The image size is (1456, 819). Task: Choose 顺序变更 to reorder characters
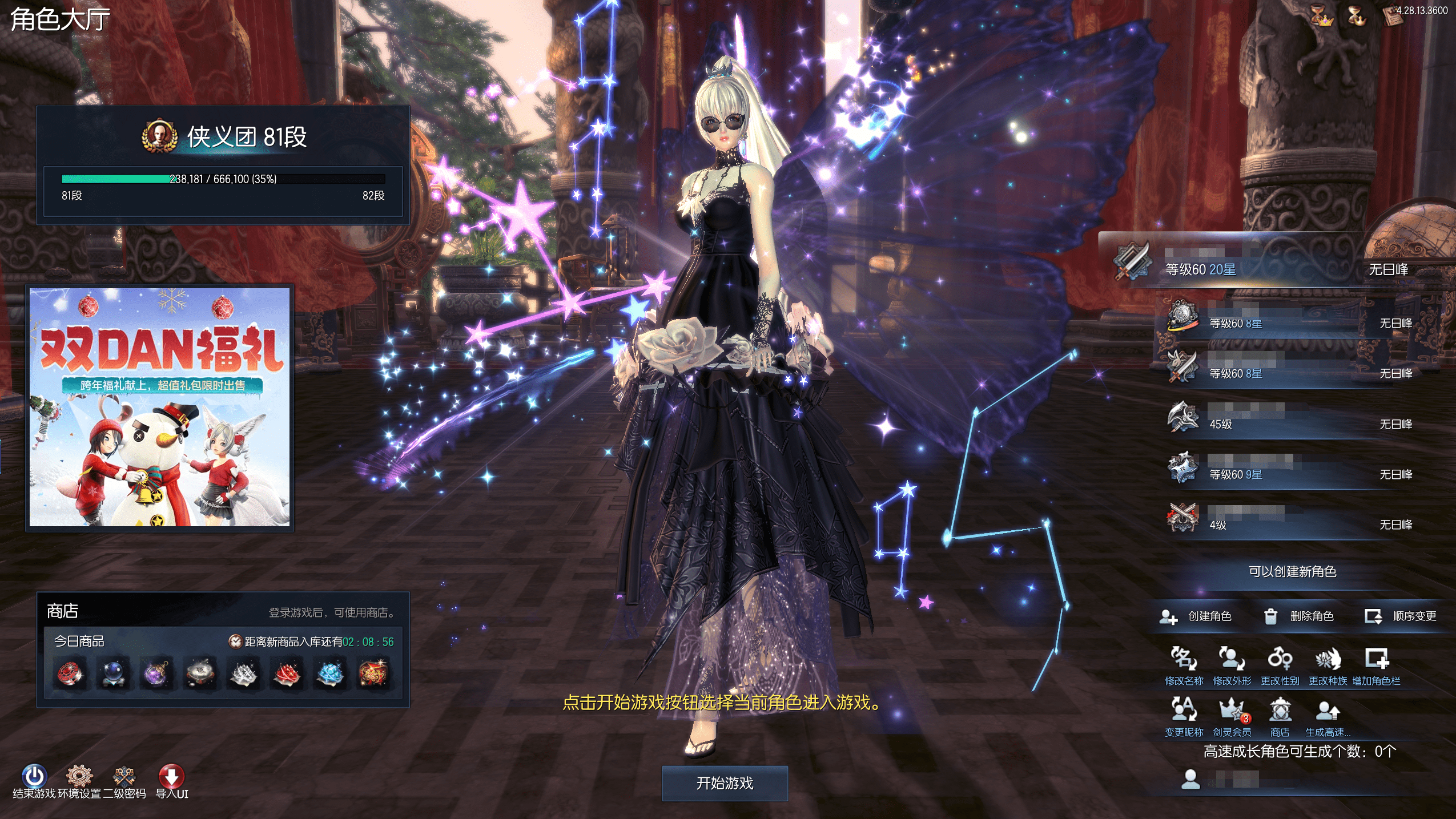(1401, 616)
